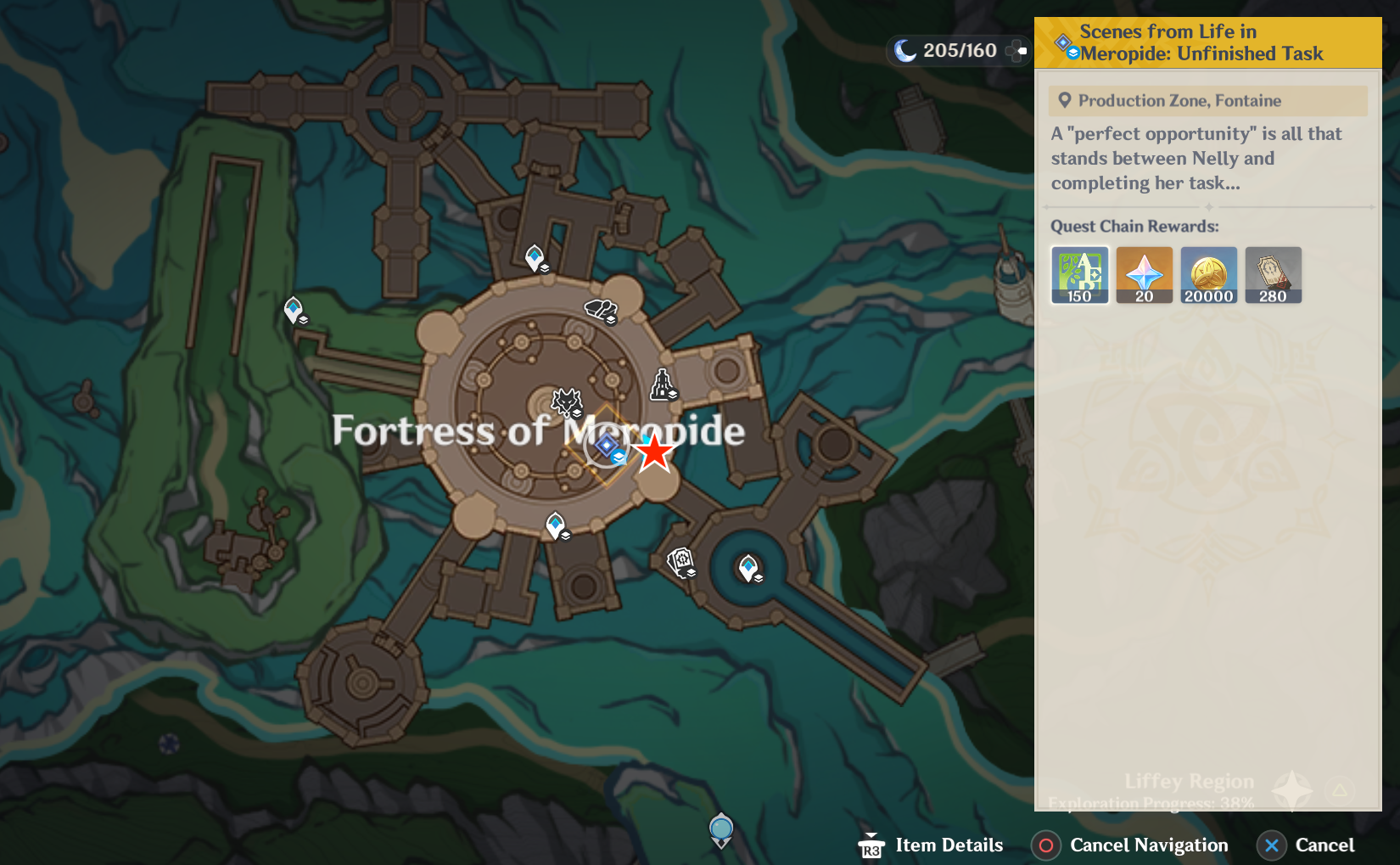
Task: Click the Hero's Wit reward showing 280
Action: [x=1273, y=273]
